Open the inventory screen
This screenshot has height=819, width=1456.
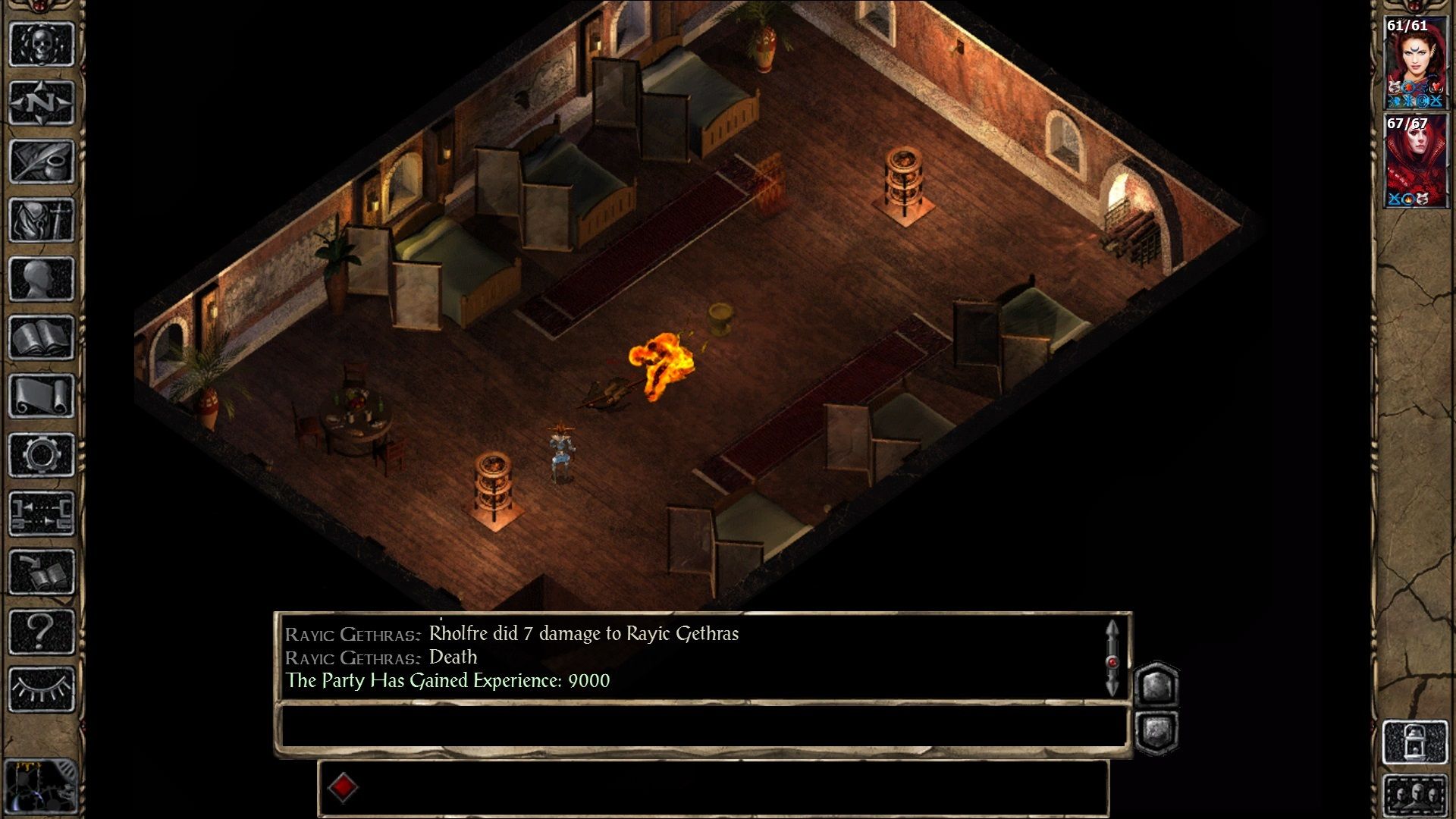tap(42, 220)
